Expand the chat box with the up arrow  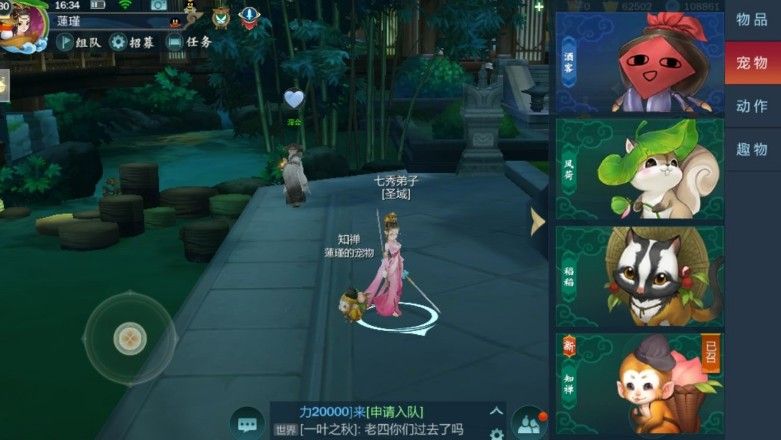[496, 411]
